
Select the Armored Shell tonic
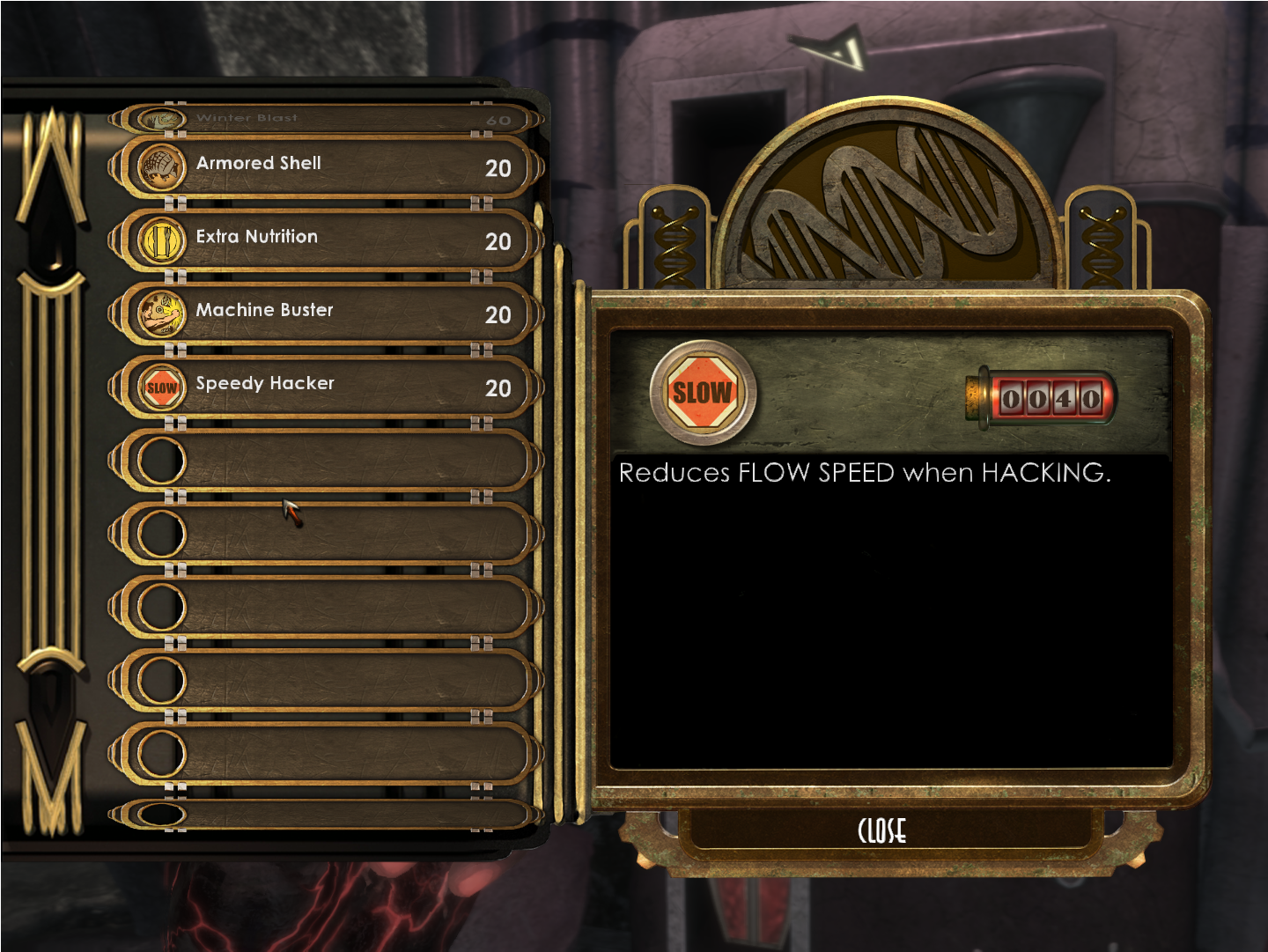326,166
